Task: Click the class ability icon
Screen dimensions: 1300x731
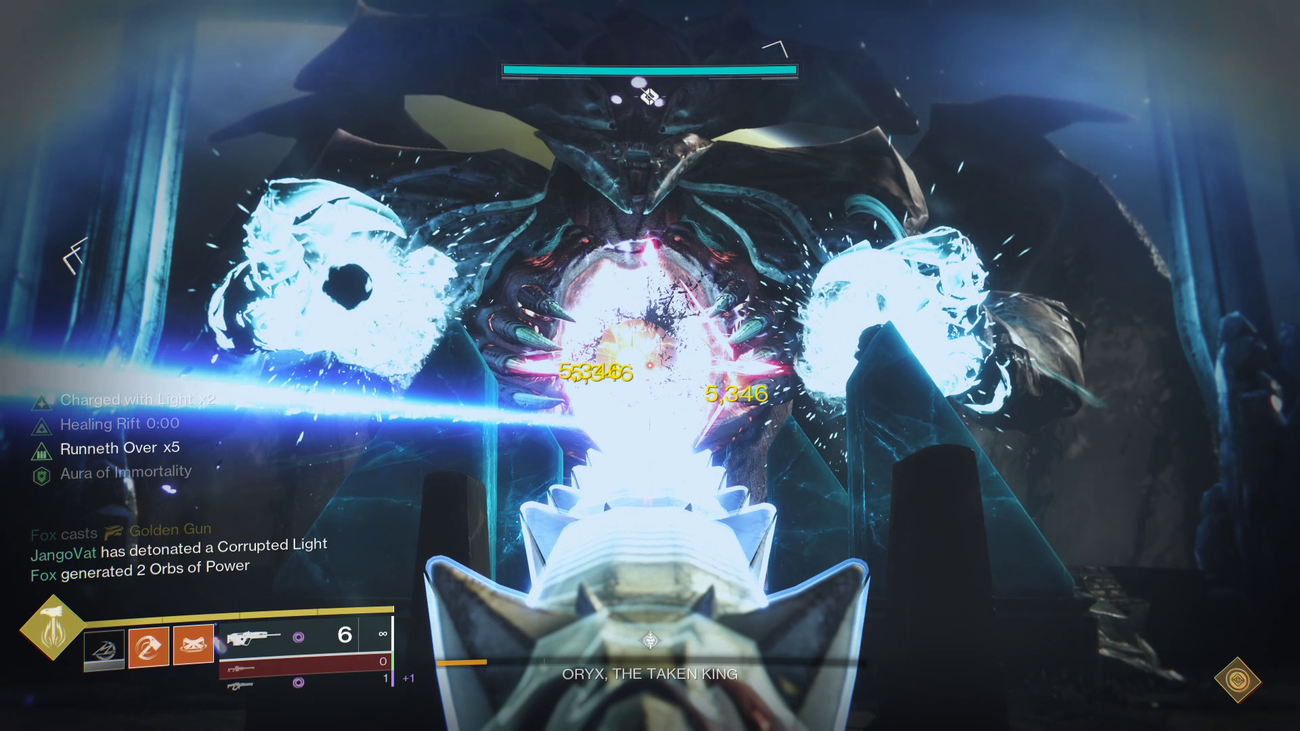Action: point(104,649)
